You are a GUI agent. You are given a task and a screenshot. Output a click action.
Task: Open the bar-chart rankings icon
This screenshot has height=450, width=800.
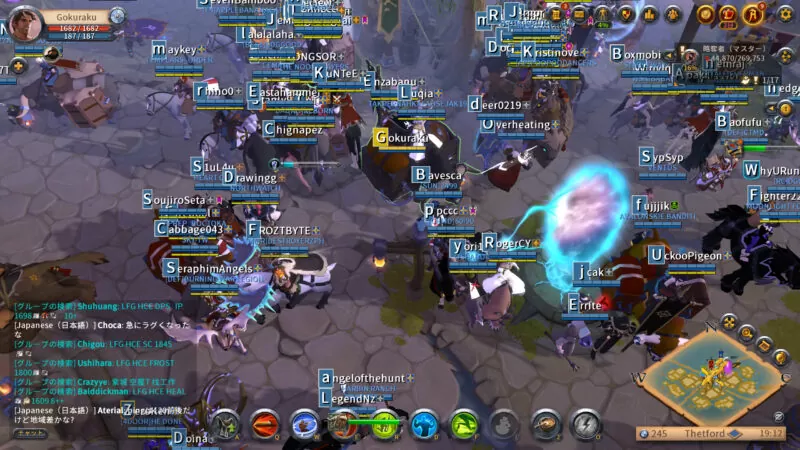(x=649, y=13)
